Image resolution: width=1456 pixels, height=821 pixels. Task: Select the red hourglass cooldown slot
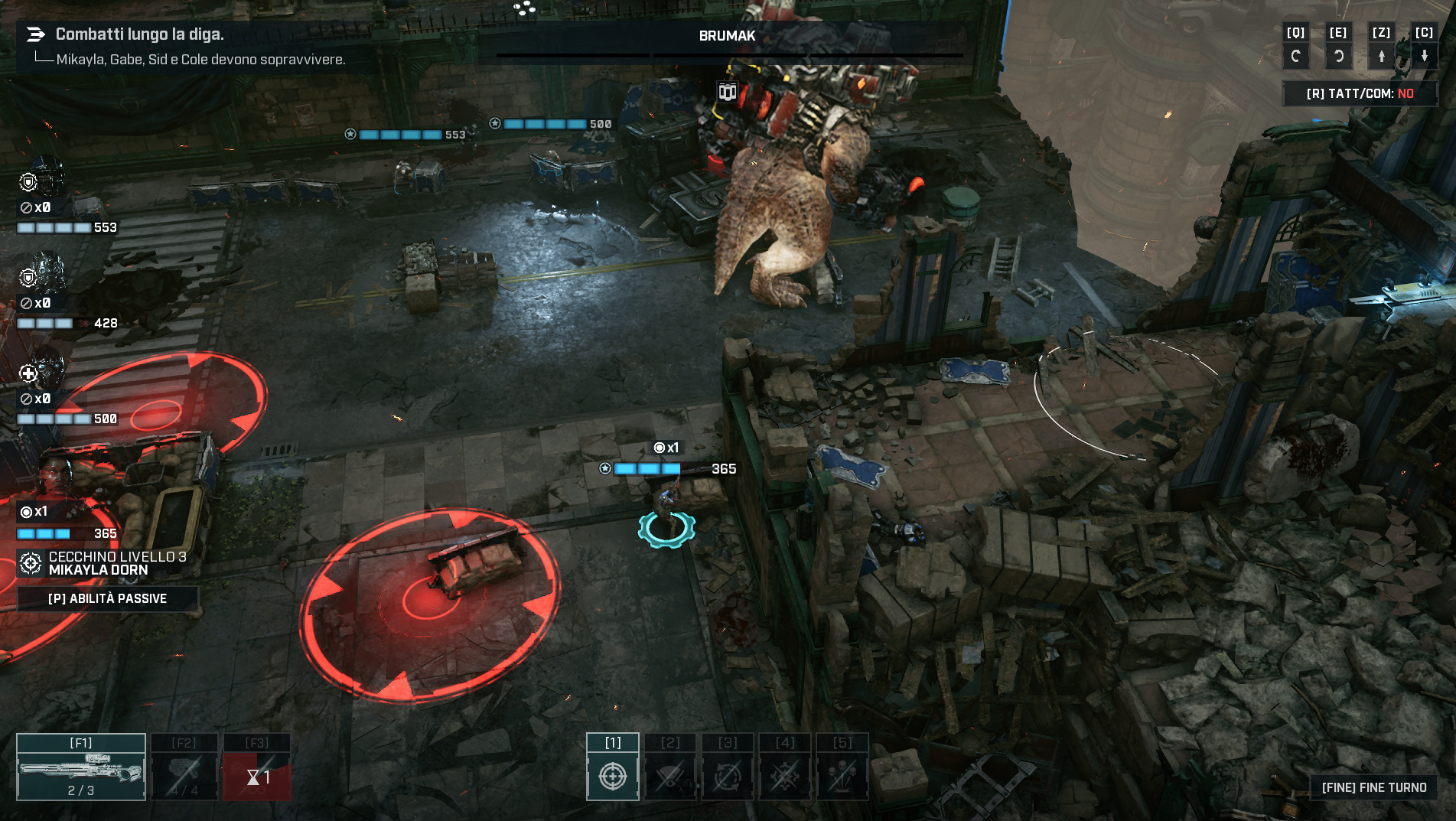(257, 768)
